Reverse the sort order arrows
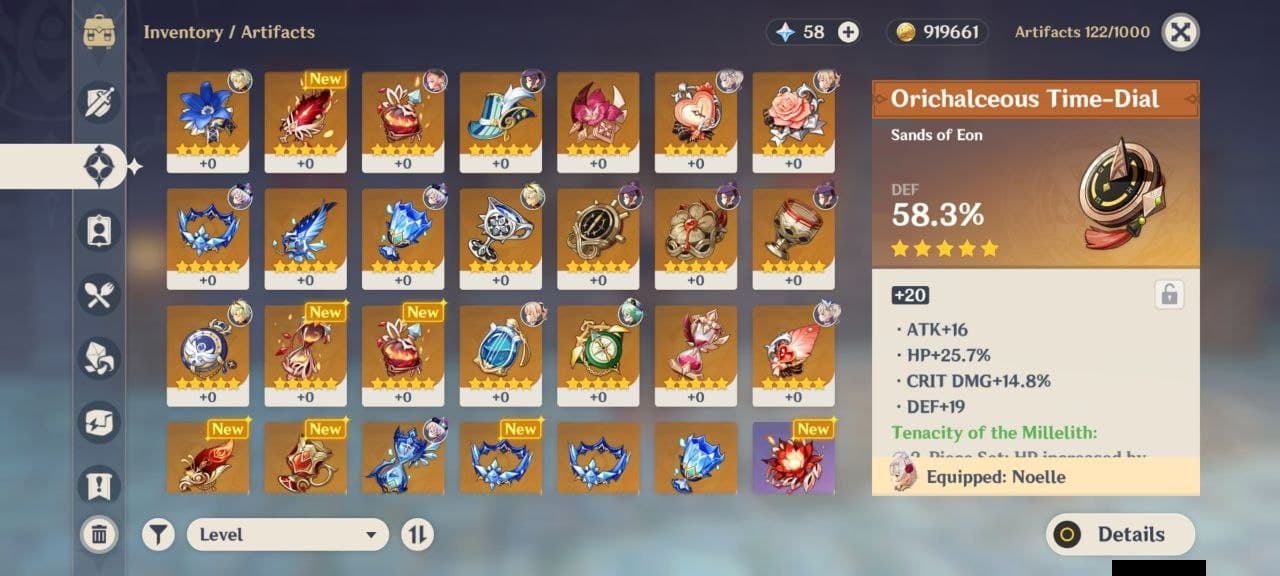The image size is (1280, 576). [x=417, y=535]
